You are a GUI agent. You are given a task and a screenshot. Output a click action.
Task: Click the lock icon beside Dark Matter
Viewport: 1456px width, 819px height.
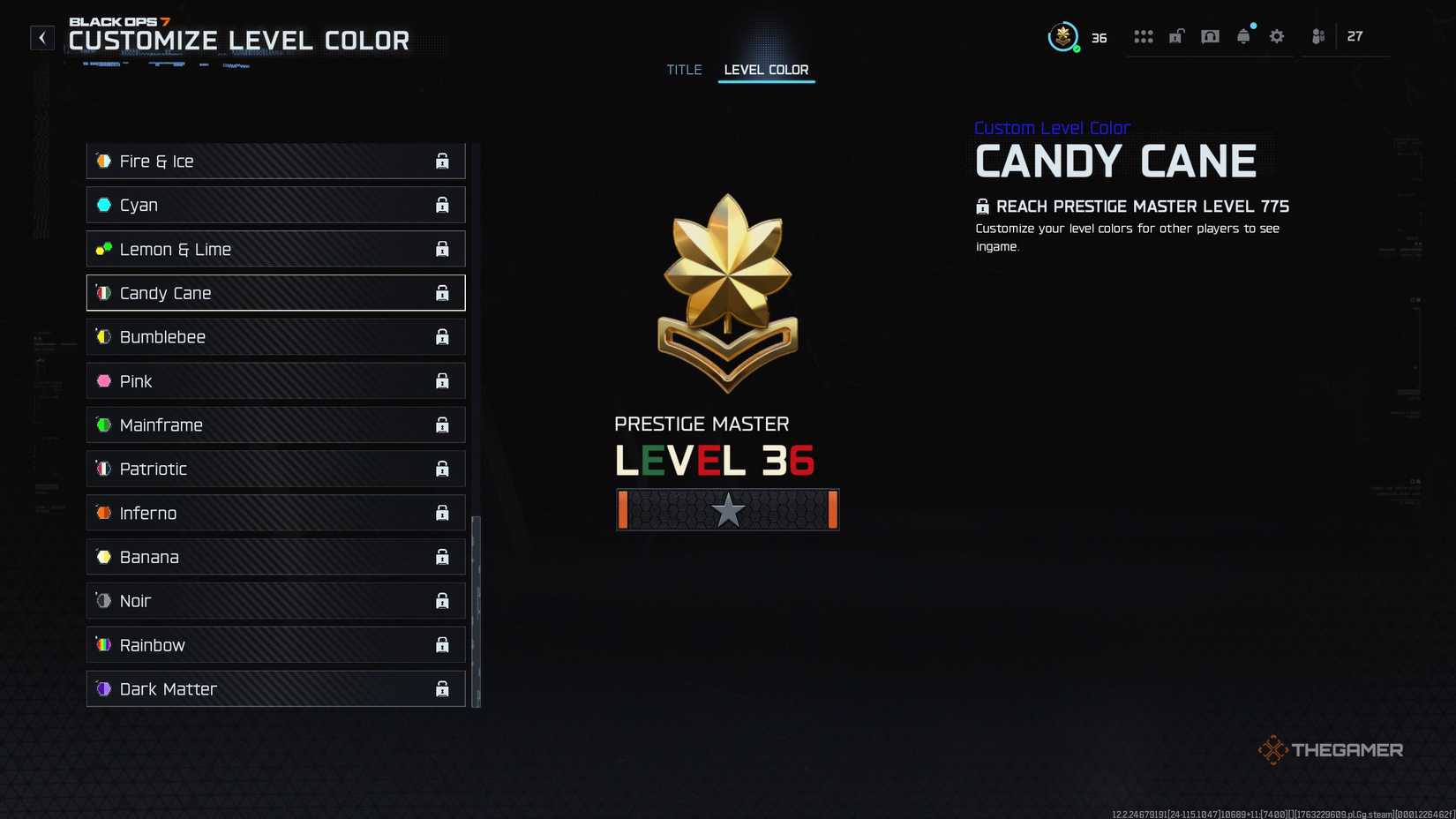pyautogui.click(x=441, y=688)
